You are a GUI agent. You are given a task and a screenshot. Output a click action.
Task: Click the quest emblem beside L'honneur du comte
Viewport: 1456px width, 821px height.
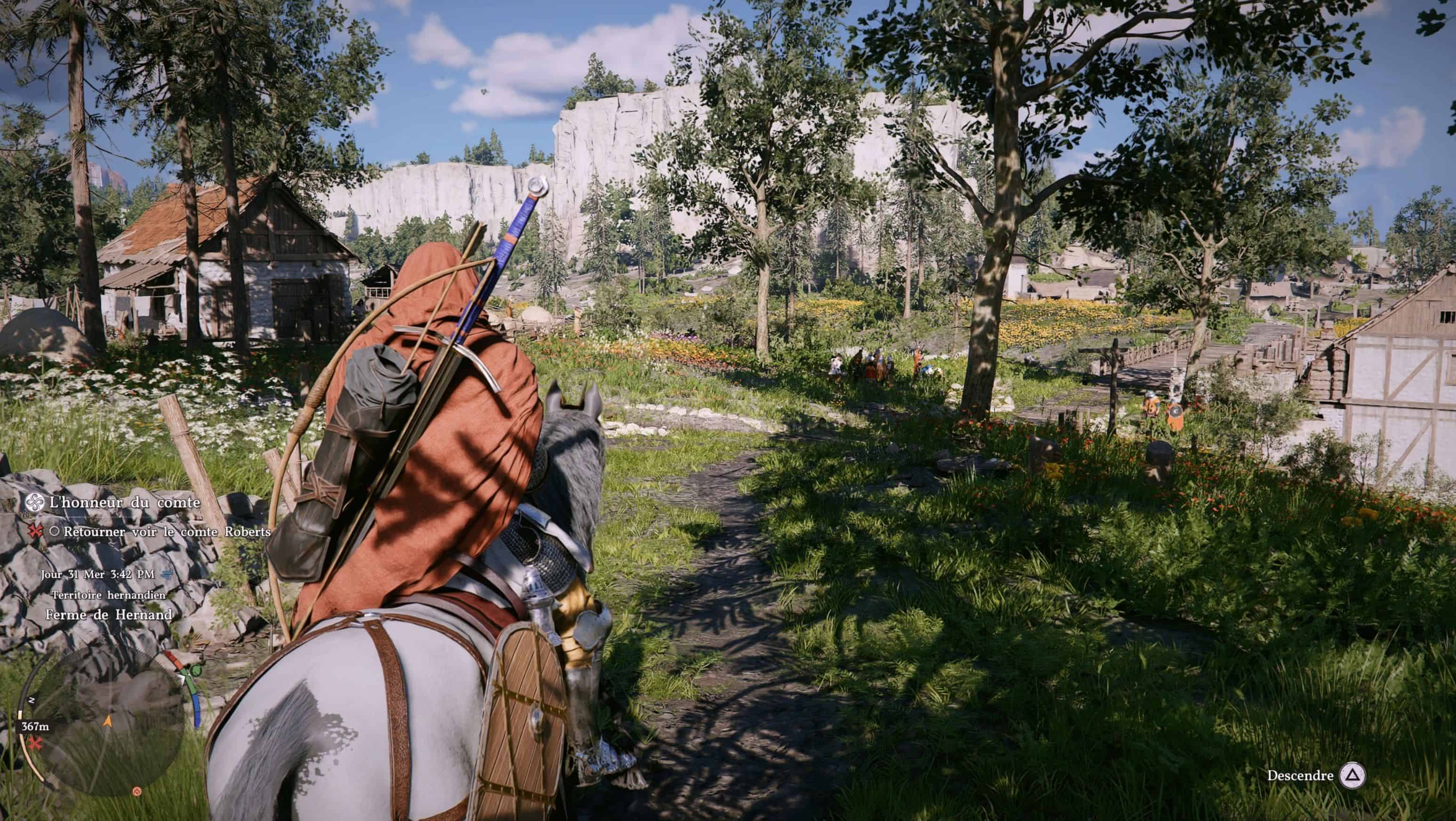pyautogui.click(x=35, y=502)
